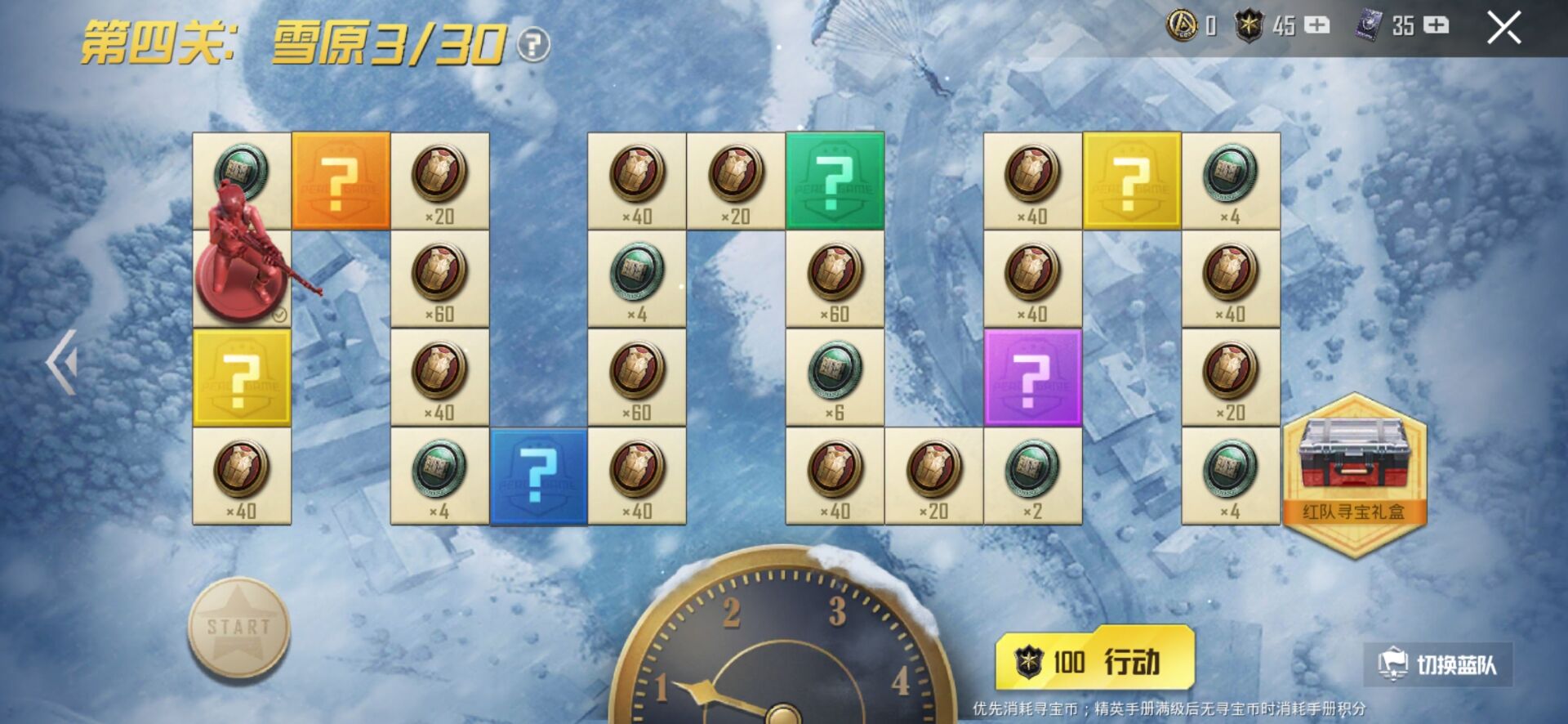The image size is (1568, 724).
Task: Select the purple mystery question tile
Action: click(x=1032, y=378)
